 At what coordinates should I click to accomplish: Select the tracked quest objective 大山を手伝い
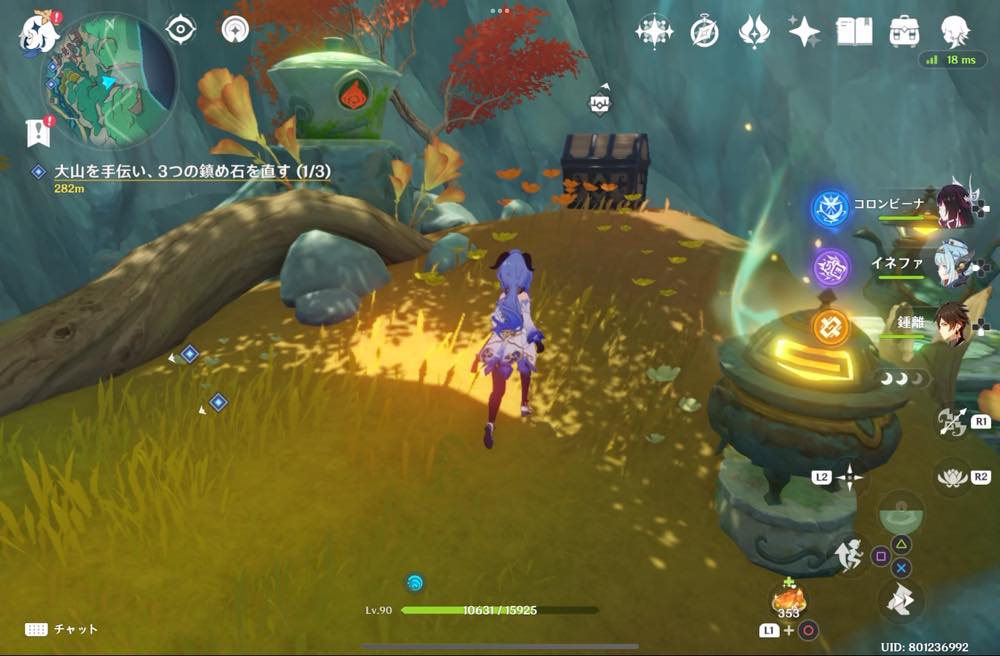(x=190, y=172)
